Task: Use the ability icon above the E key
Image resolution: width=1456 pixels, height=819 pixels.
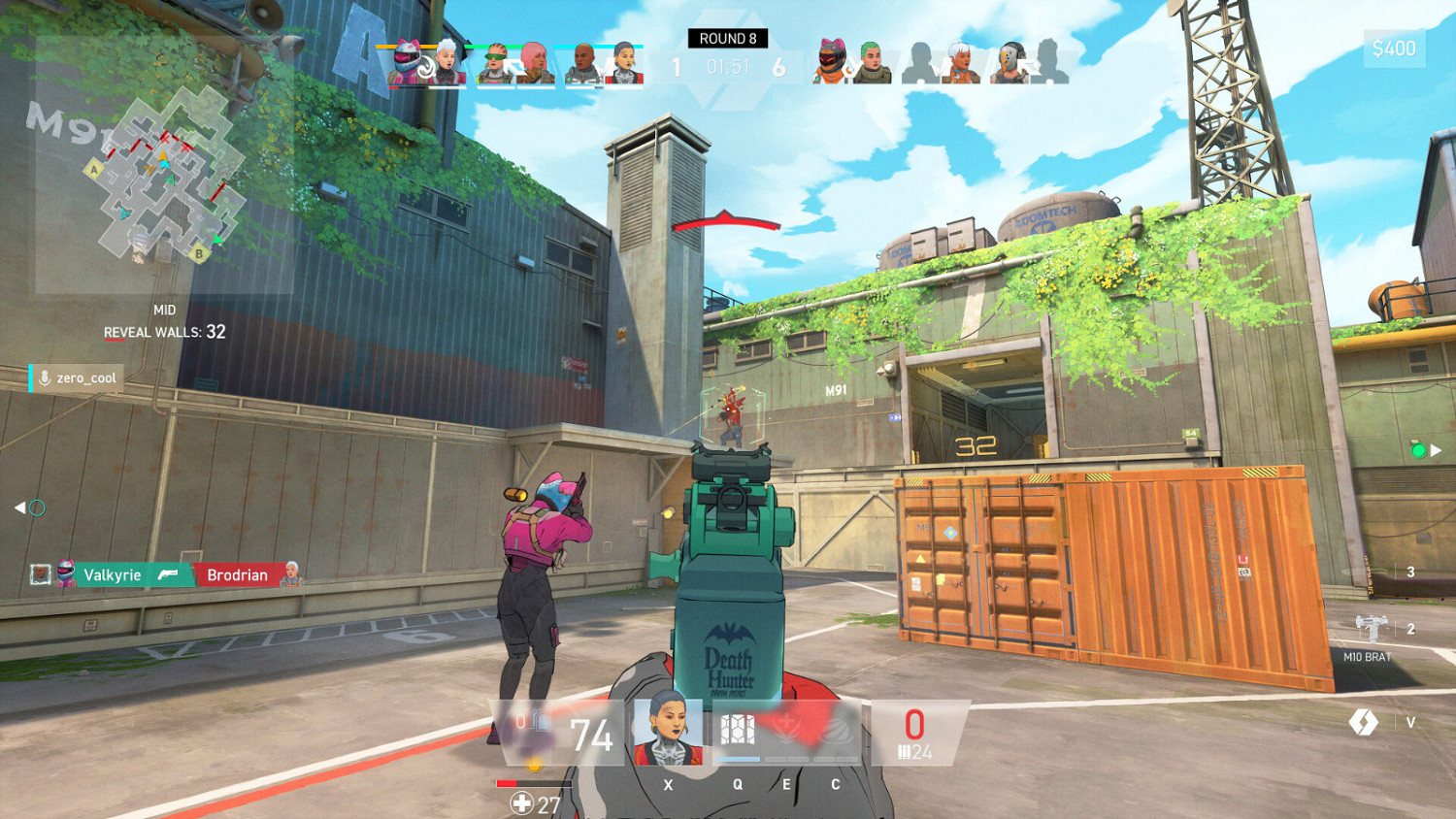Action: (786, 725)
